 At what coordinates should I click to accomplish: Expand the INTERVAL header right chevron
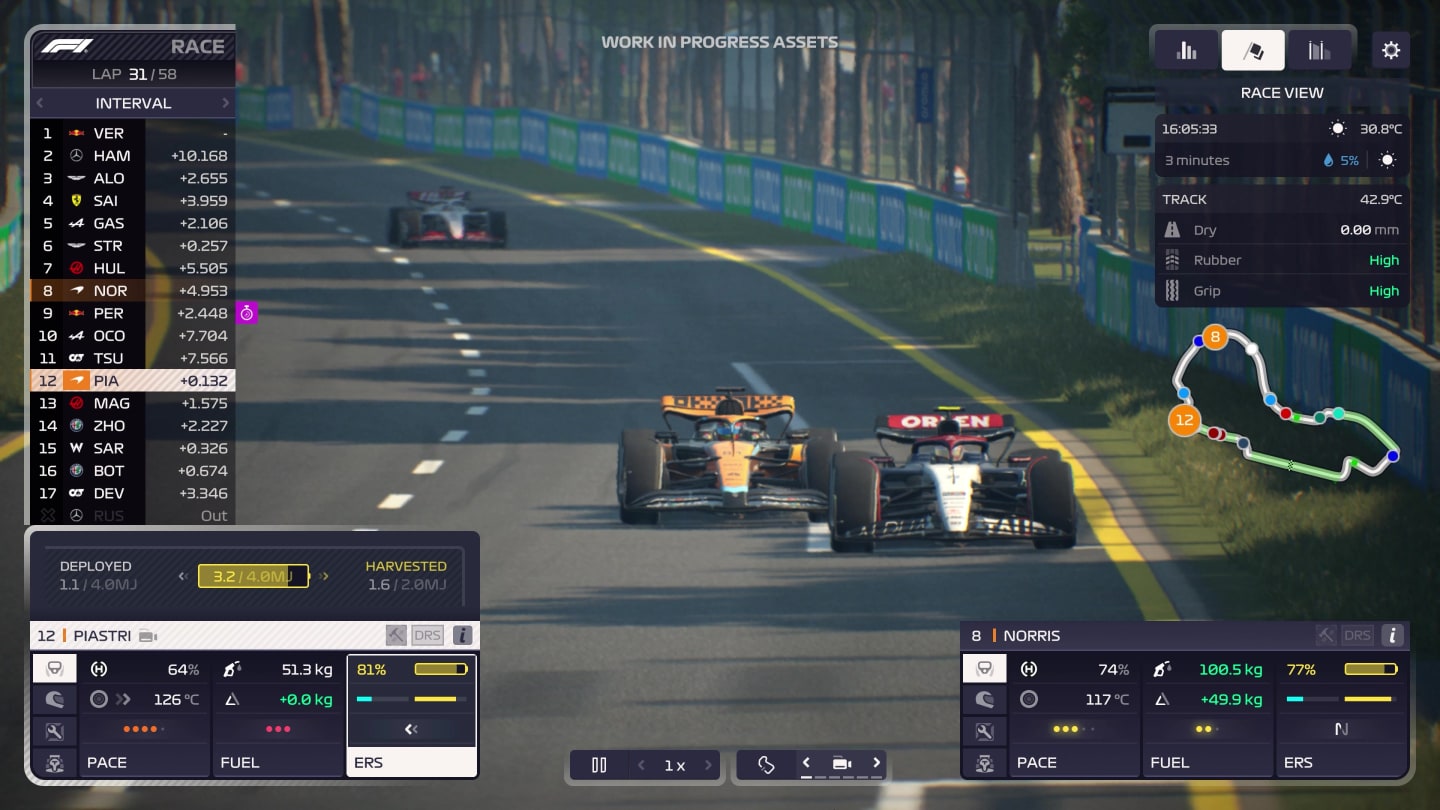[x=226, y=103]
